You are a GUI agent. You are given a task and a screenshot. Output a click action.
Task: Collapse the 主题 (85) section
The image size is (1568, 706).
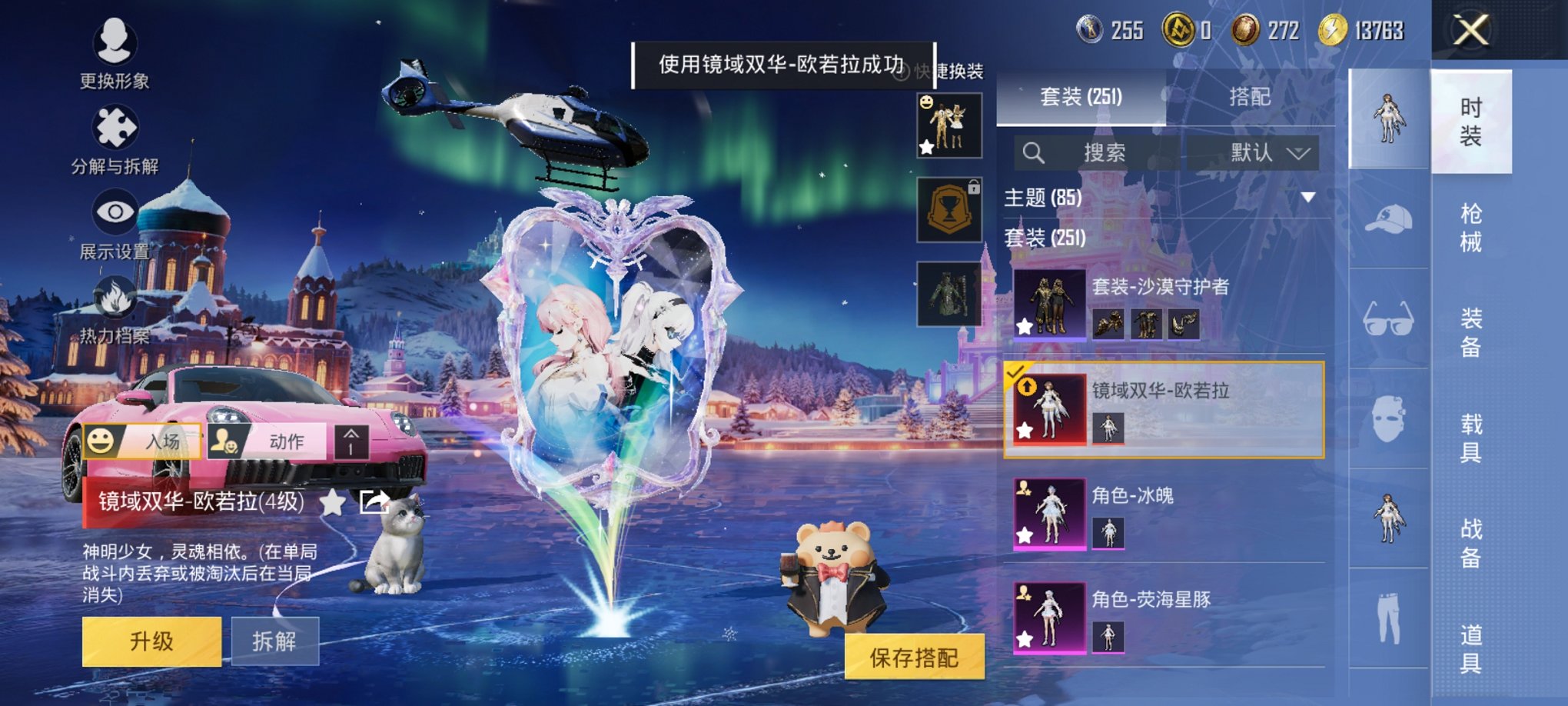pyautogui.click(x=1309, y=198)
